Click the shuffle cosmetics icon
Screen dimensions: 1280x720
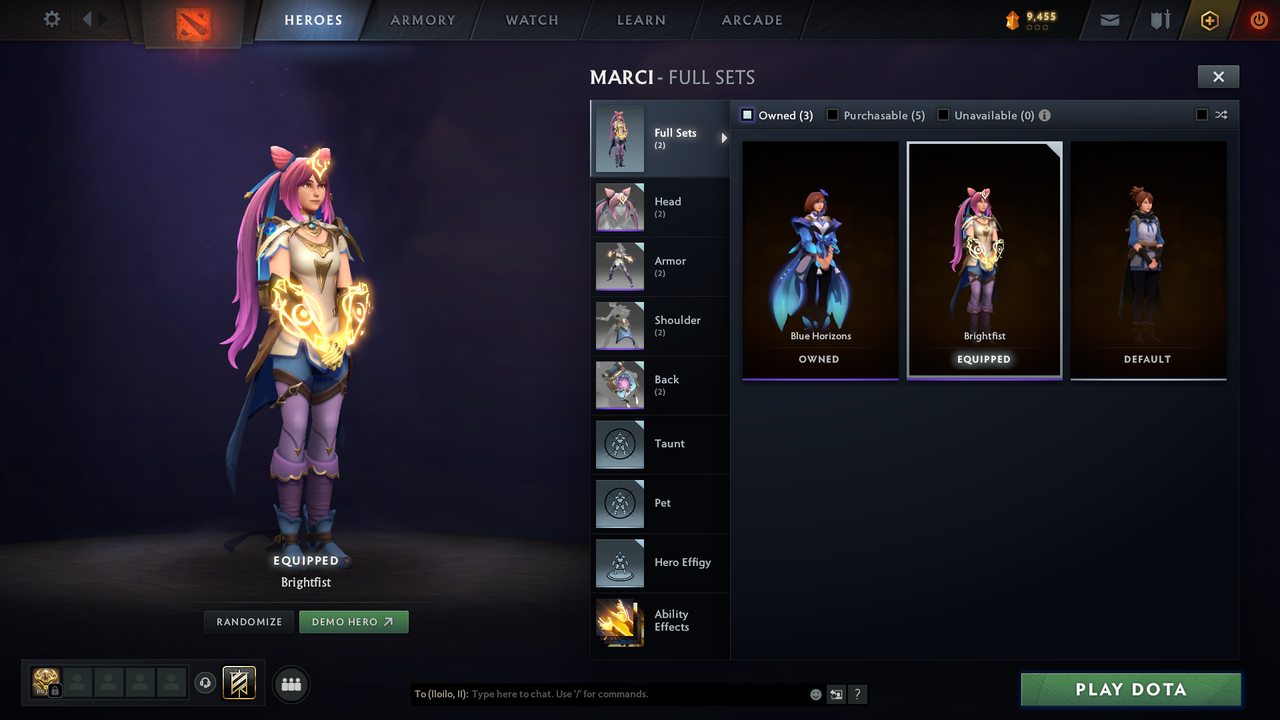click(1221, 115)
